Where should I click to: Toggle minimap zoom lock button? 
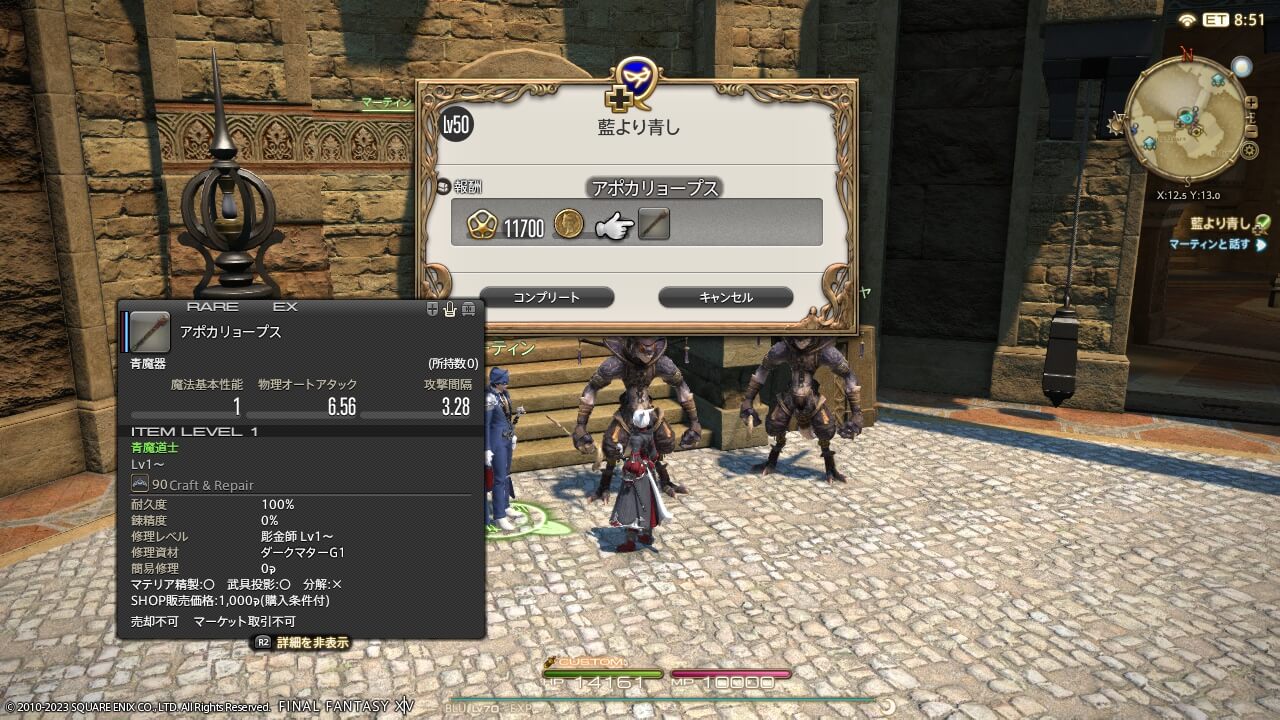1251,118
